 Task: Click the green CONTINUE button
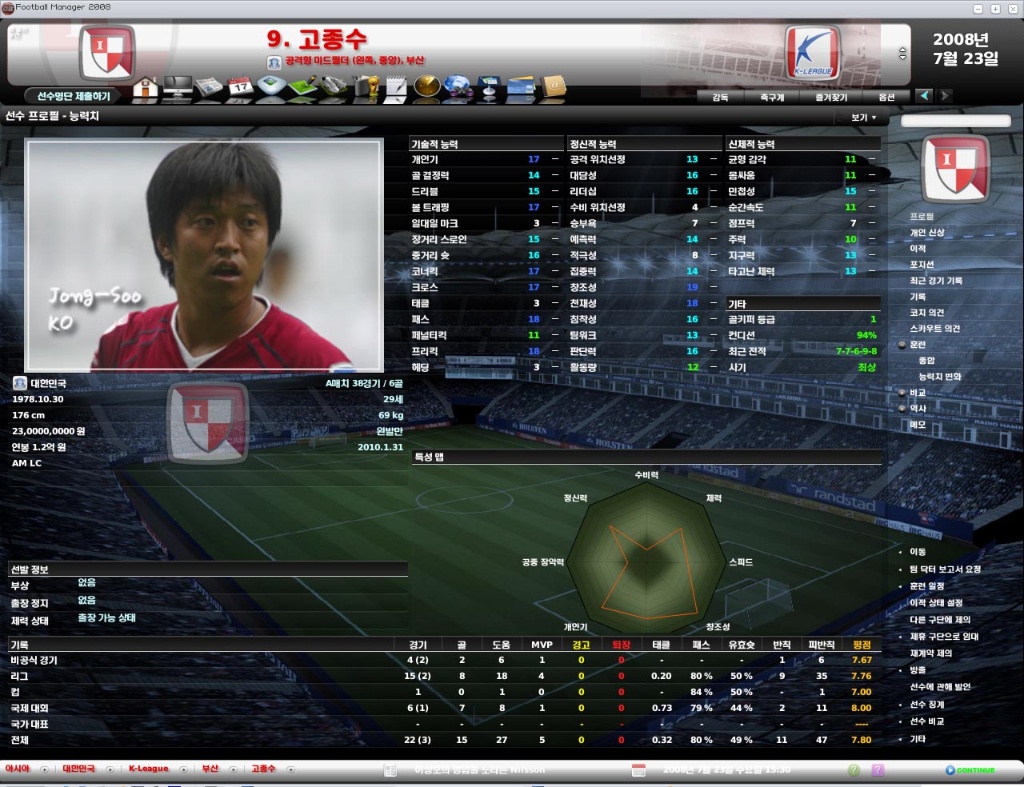(970, 770)
